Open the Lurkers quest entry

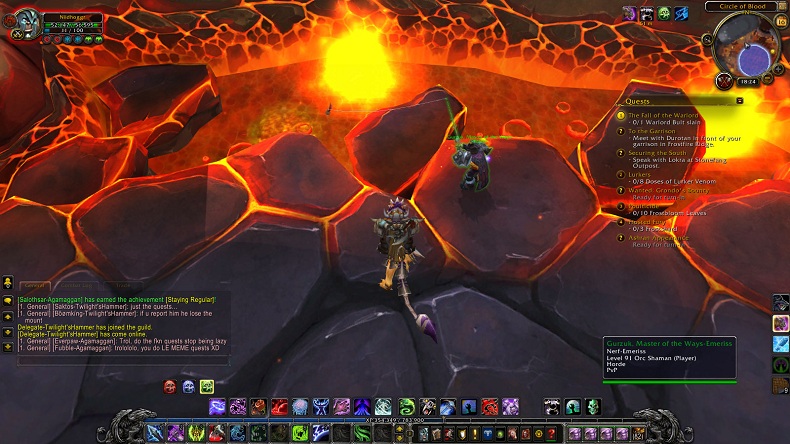[x=639, y=174]
